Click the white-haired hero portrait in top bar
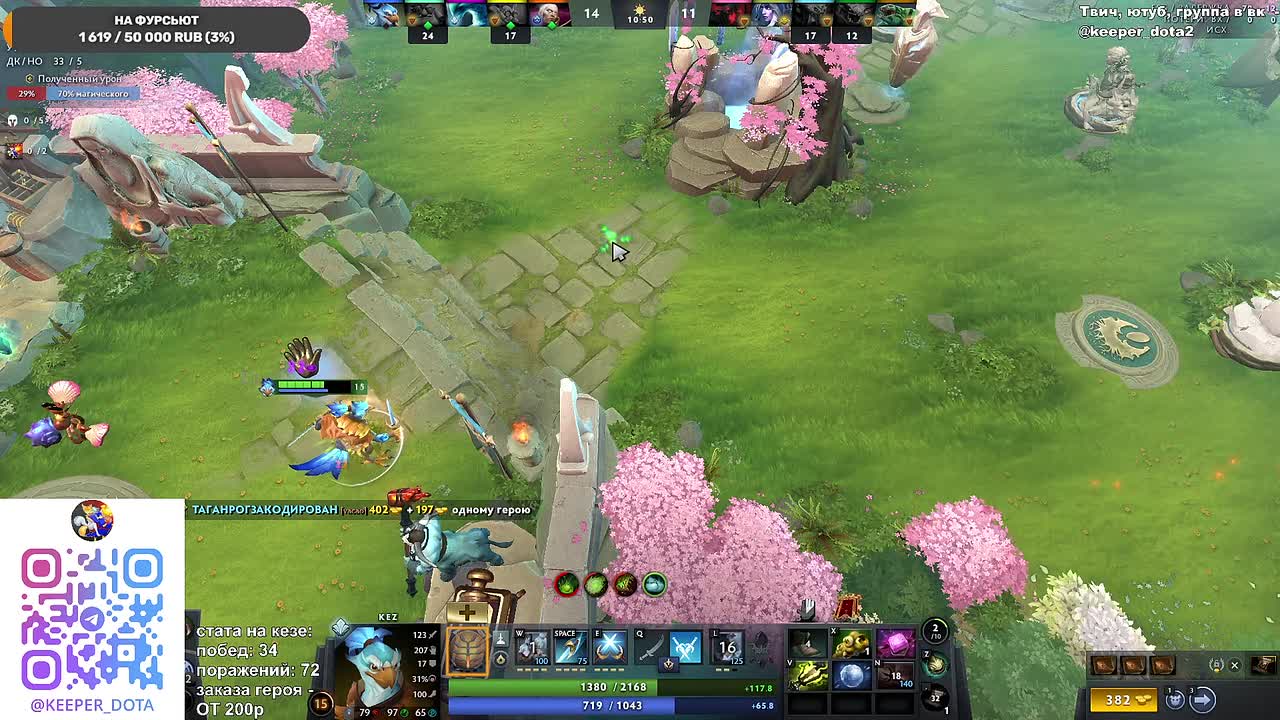 click(x=549, y=14)
